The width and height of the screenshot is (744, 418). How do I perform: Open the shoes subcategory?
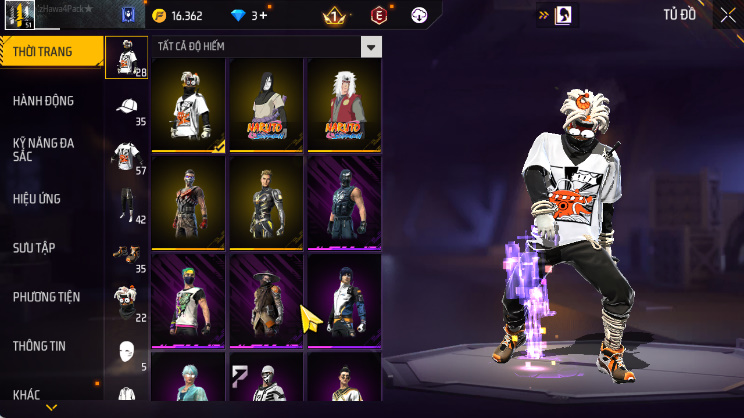126,252
